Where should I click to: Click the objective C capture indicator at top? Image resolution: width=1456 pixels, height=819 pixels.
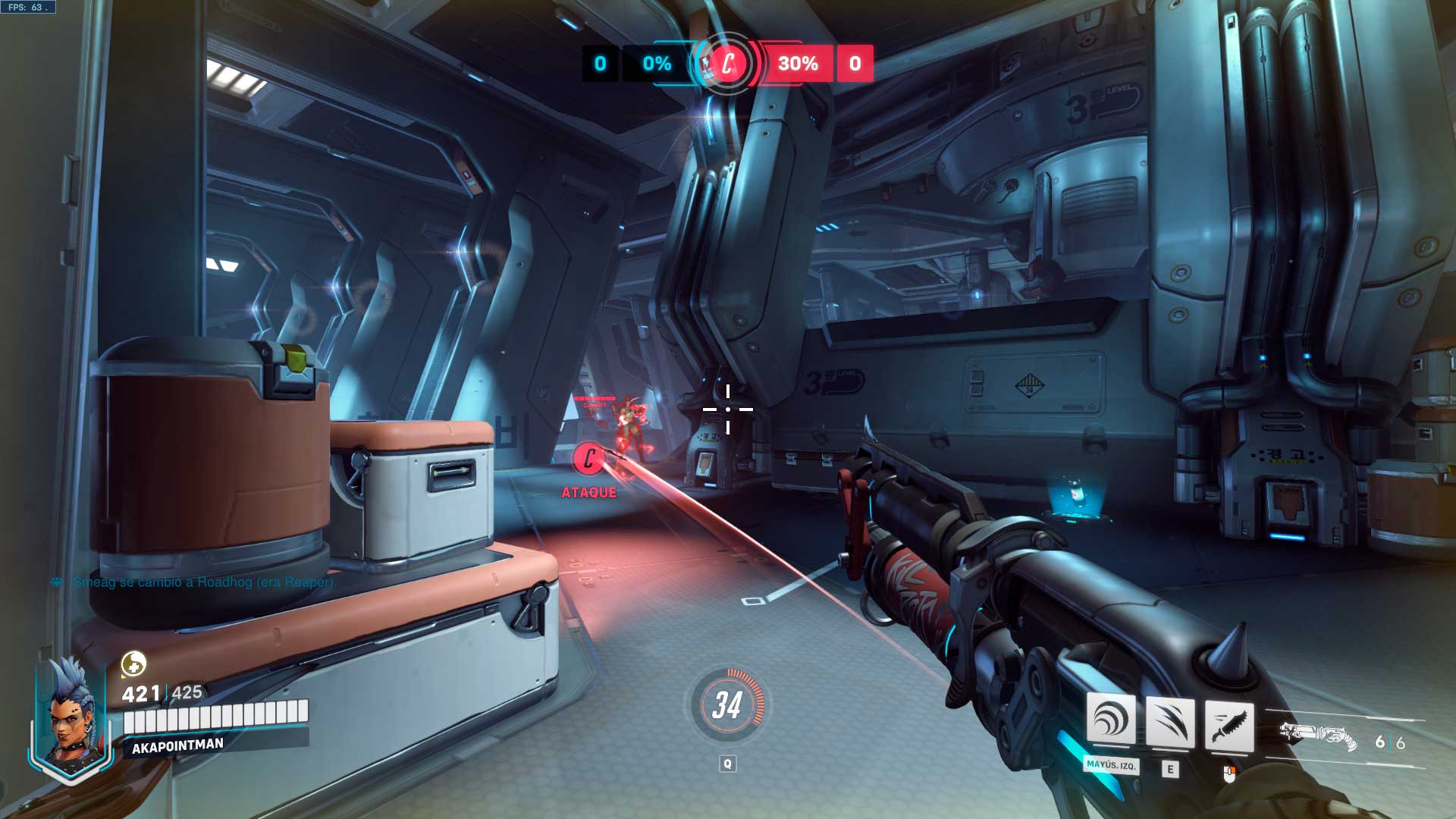click(x=727, y=64)
